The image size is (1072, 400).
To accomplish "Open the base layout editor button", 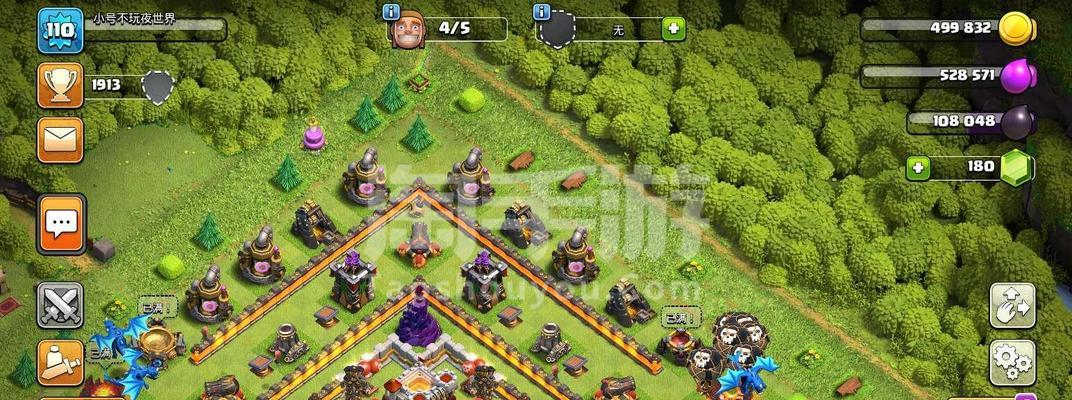I will point(1012,306).
